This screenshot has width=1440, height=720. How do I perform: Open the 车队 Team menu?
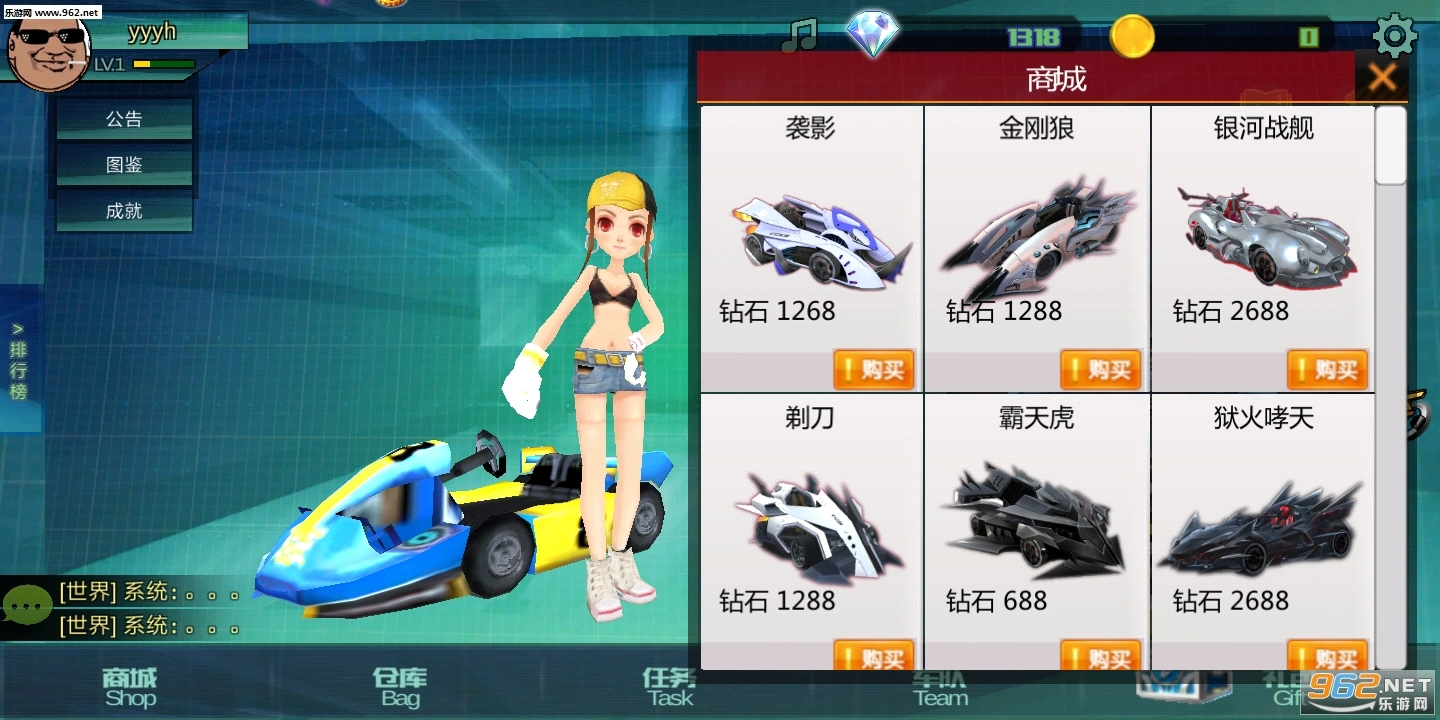[941, 687]
